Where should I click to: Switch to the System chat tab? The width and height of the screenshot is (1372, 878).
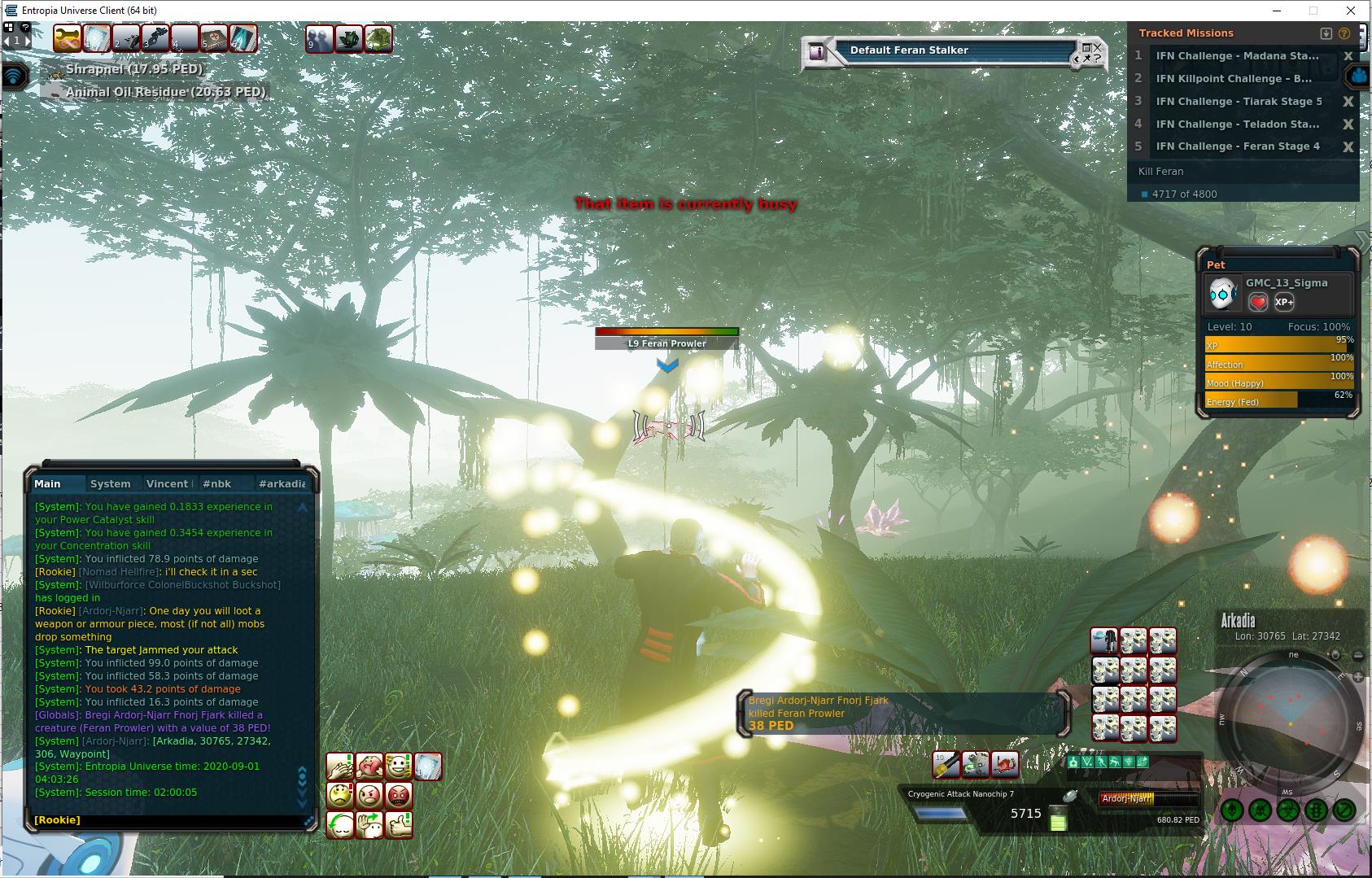110,483
